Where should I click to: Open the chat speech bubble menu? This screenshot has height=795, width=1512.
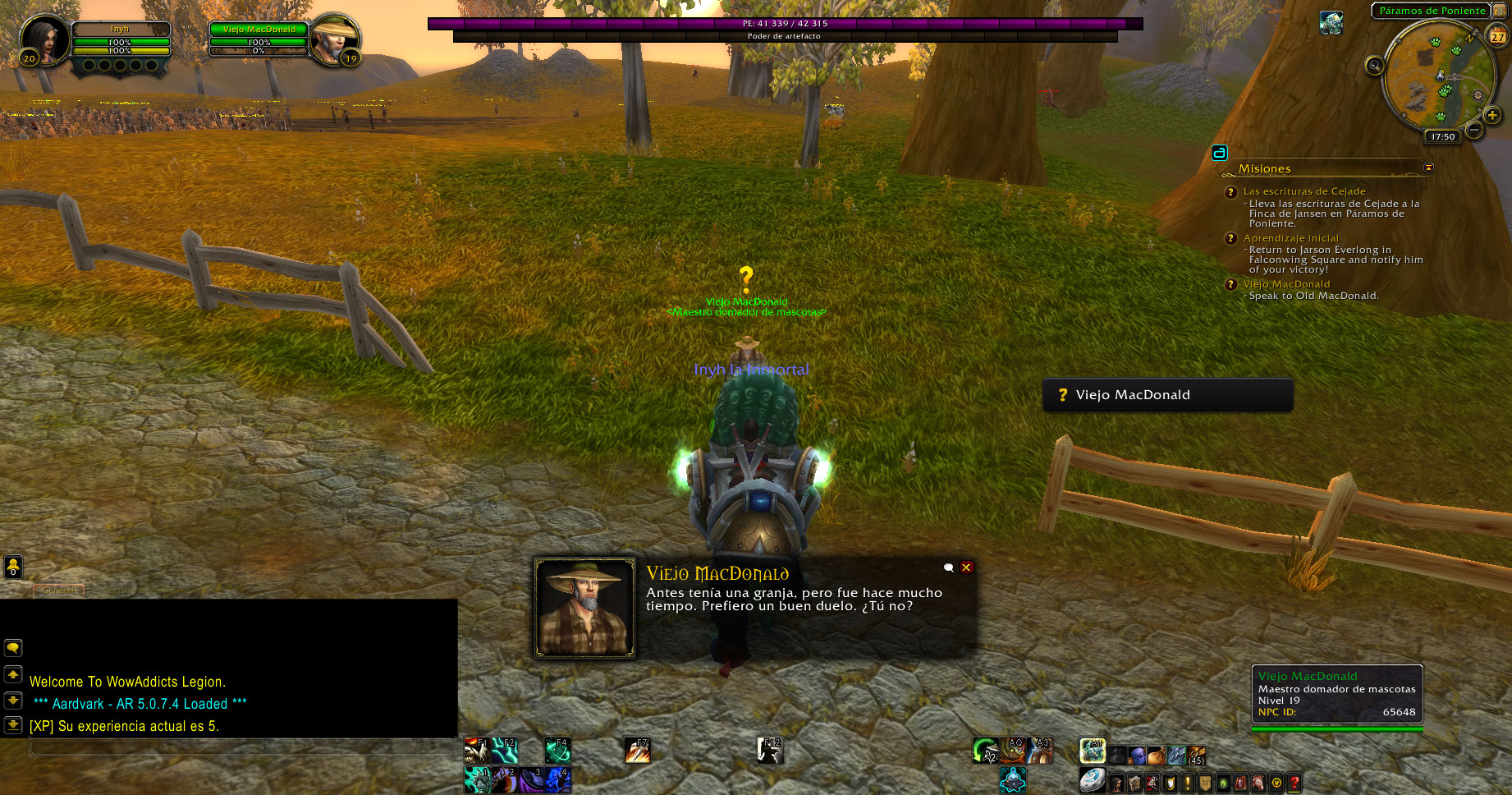coord(13,648)
